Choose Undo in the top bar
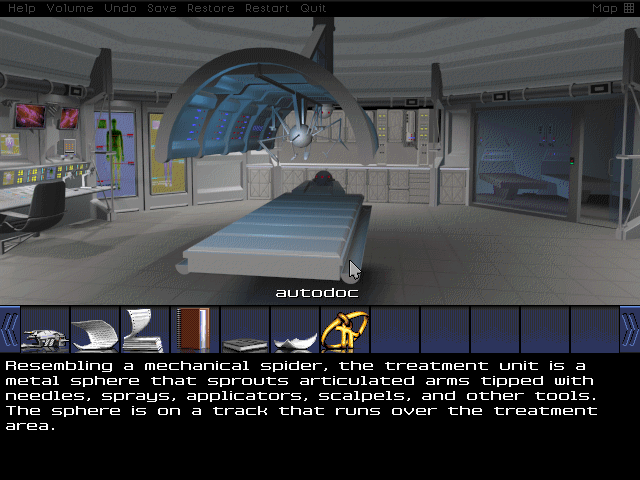The width and height of the screenshot is (640, 480). click(120, 8)
